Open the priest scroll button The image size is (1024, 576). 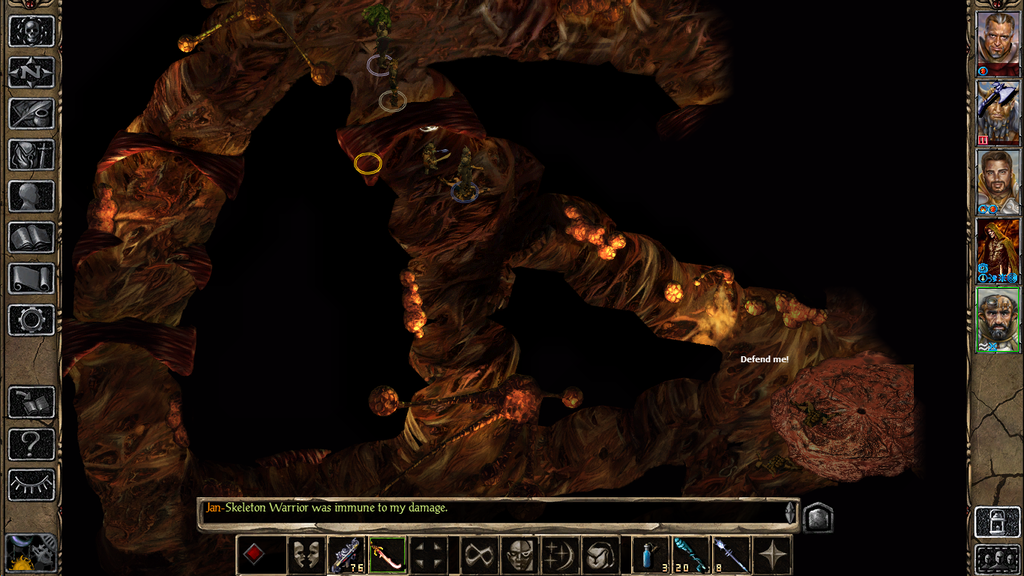(x=31, y=278)
